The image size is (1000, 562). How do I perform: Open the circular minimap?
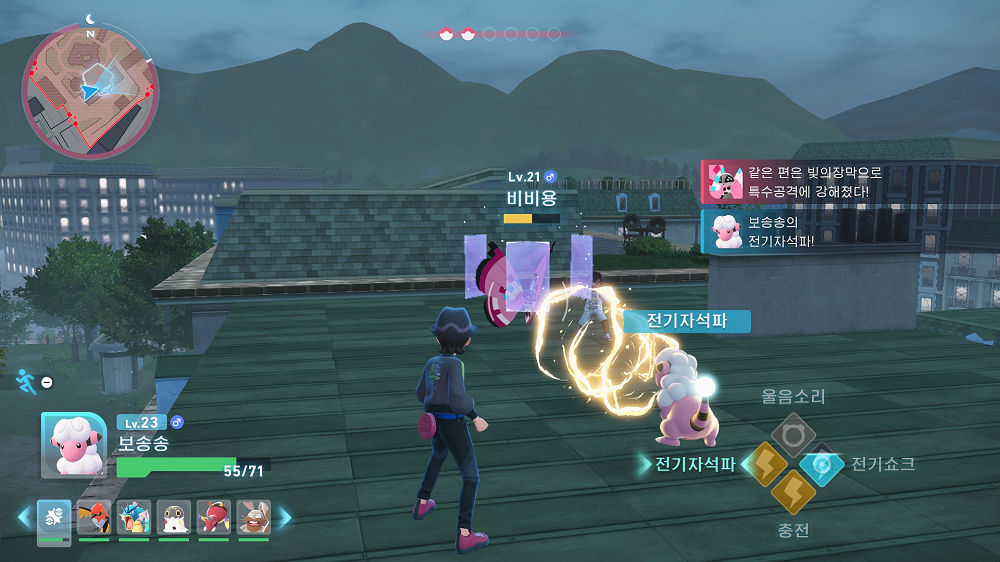pos(90,89)
